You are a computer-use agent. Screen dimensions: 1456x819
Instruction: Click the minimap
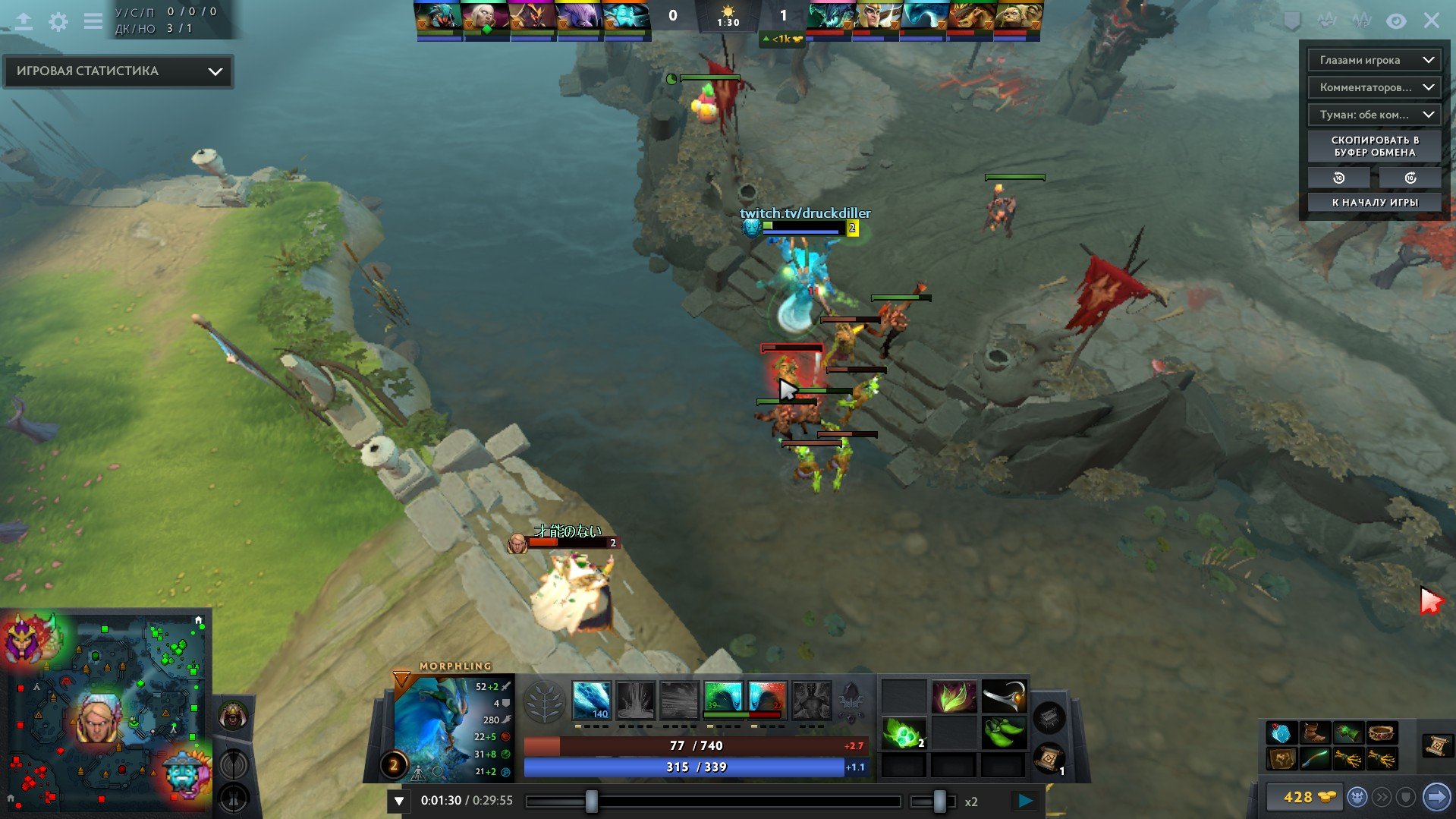[106, 713]
